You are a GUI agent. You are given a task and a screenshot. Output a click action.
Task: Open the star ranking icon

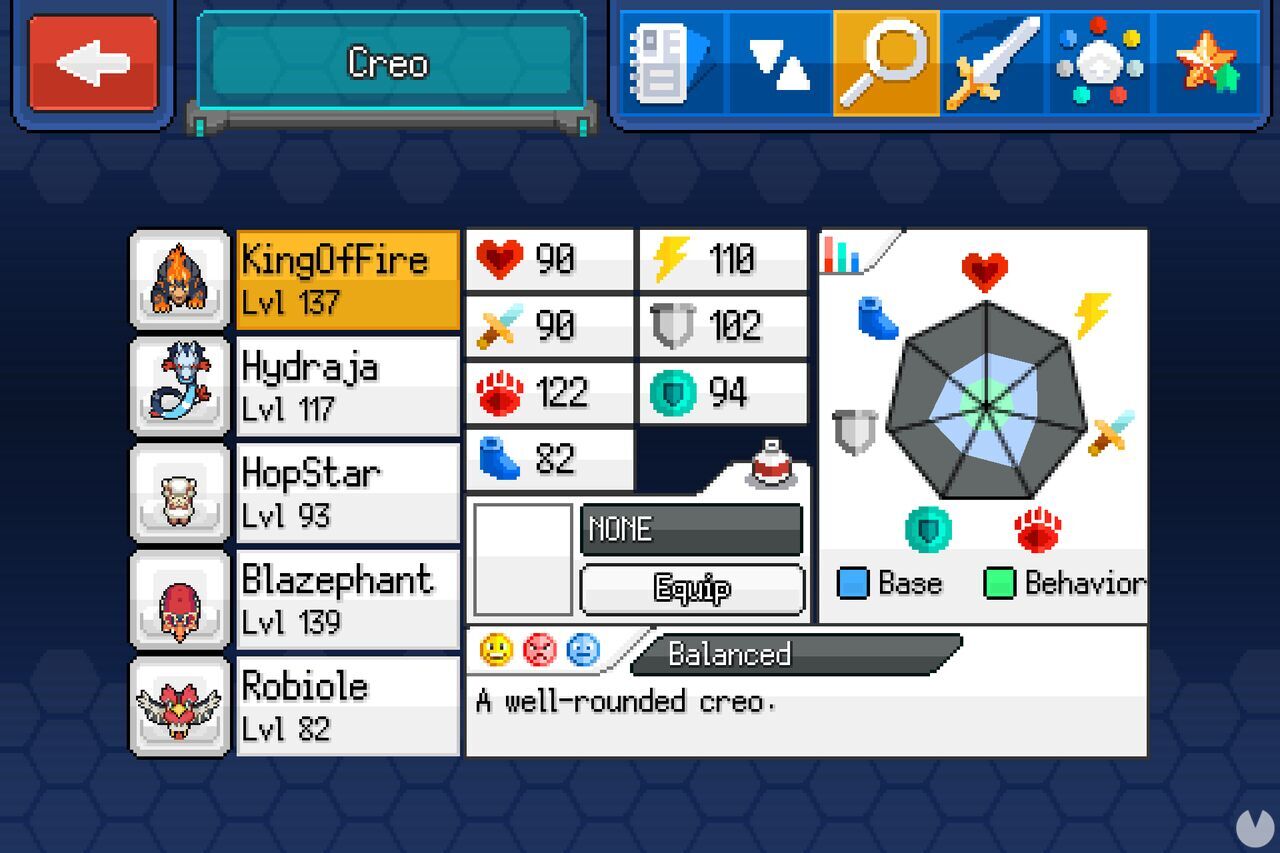1210,62
